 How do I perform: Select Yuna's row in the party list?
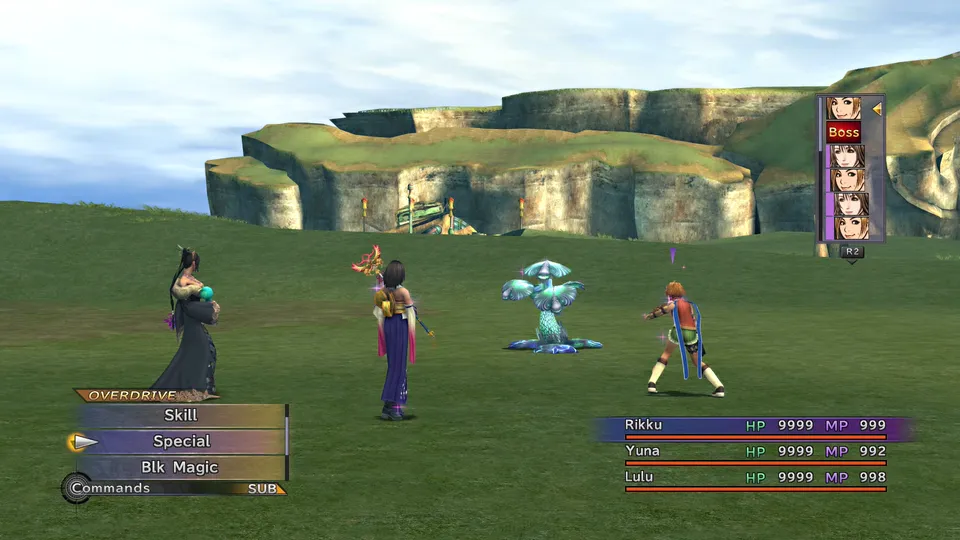755,451
